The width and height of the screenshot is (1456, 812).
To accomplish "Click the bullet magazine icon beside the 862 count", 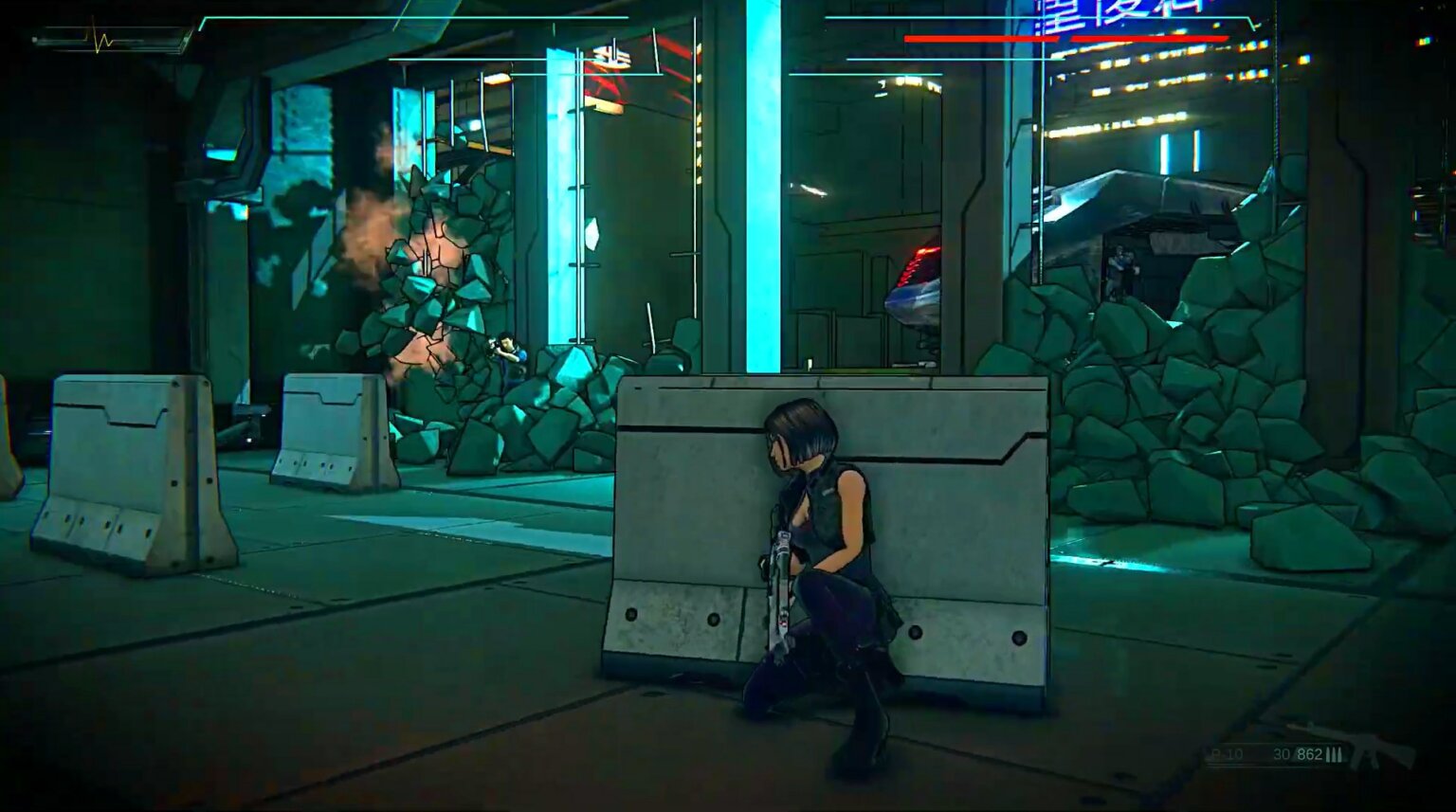I will (1335, 754).
